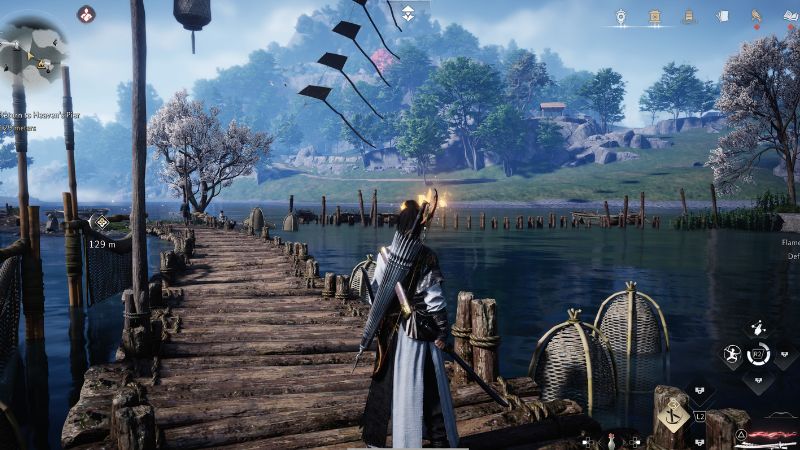Click the stacked pack icon in the top bar
Screen dimensions: 800x450
pyautogui.click(x=688, y=16)
